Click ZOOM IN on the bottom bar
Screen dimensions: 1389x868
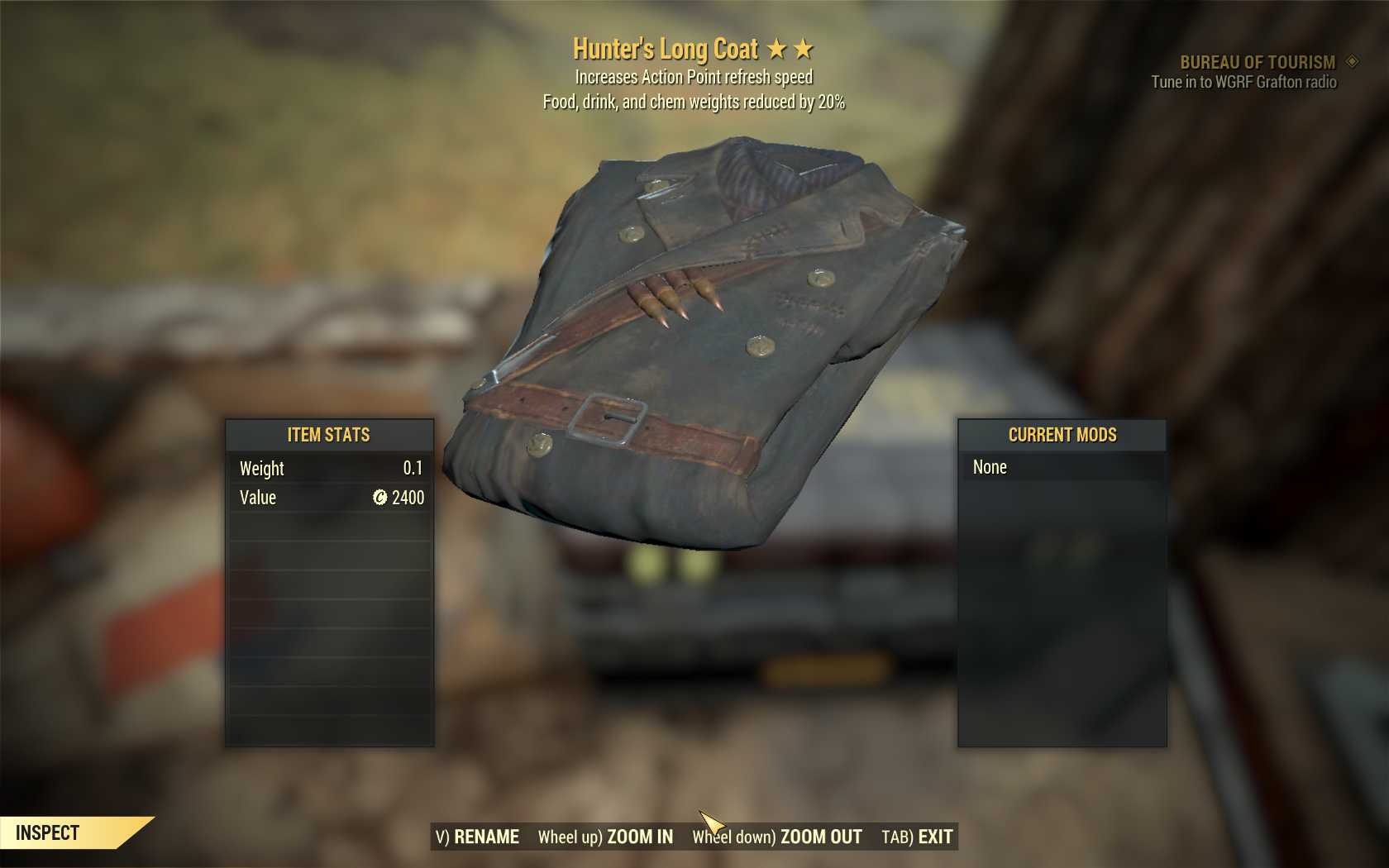coord(606,837)
